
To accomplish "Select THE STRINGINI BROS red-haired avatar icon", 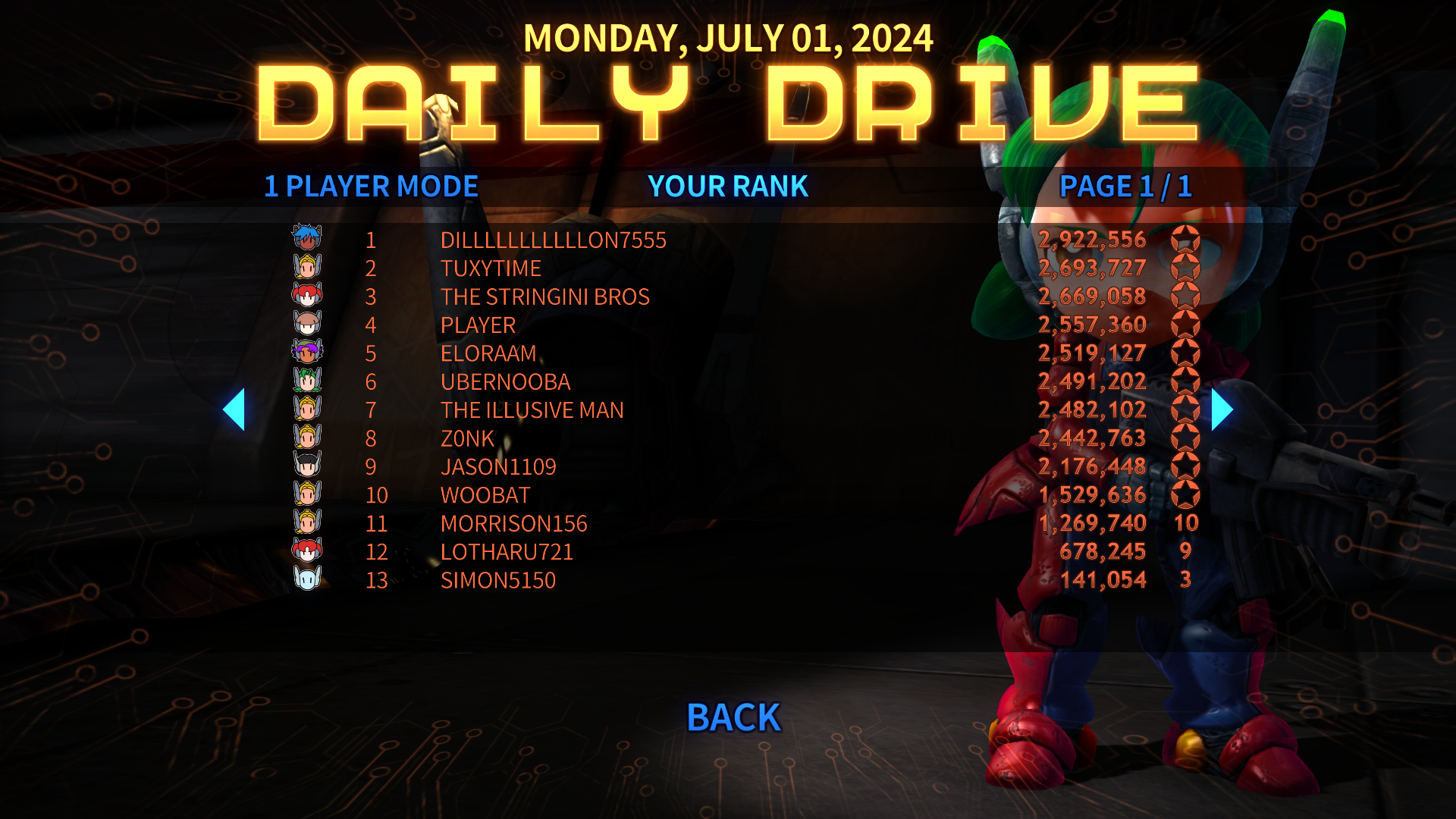I will click(306, 297).
